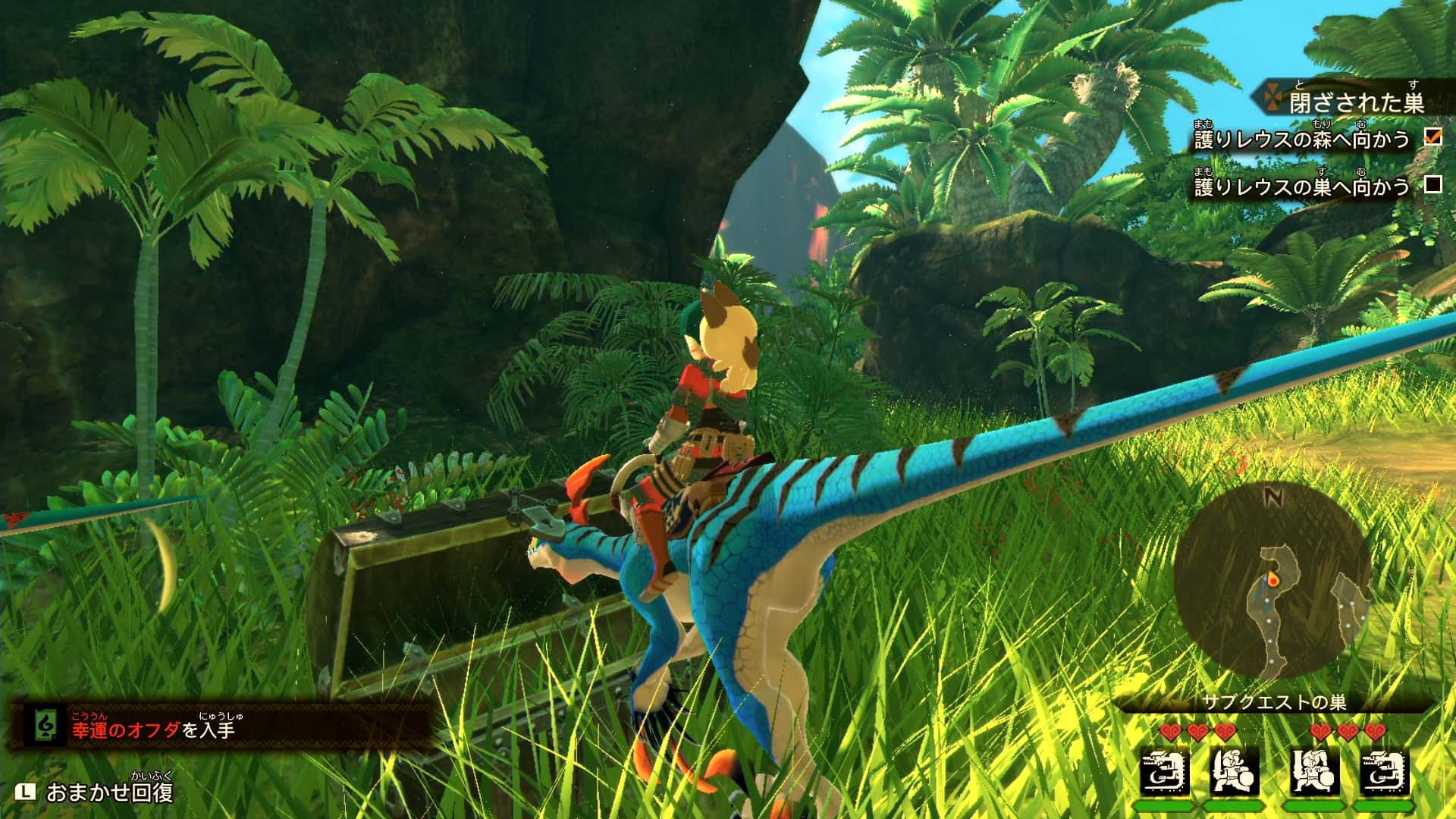Select the 護りレウスの森へ向かう objective
1456x819 pixels.
1301,140
